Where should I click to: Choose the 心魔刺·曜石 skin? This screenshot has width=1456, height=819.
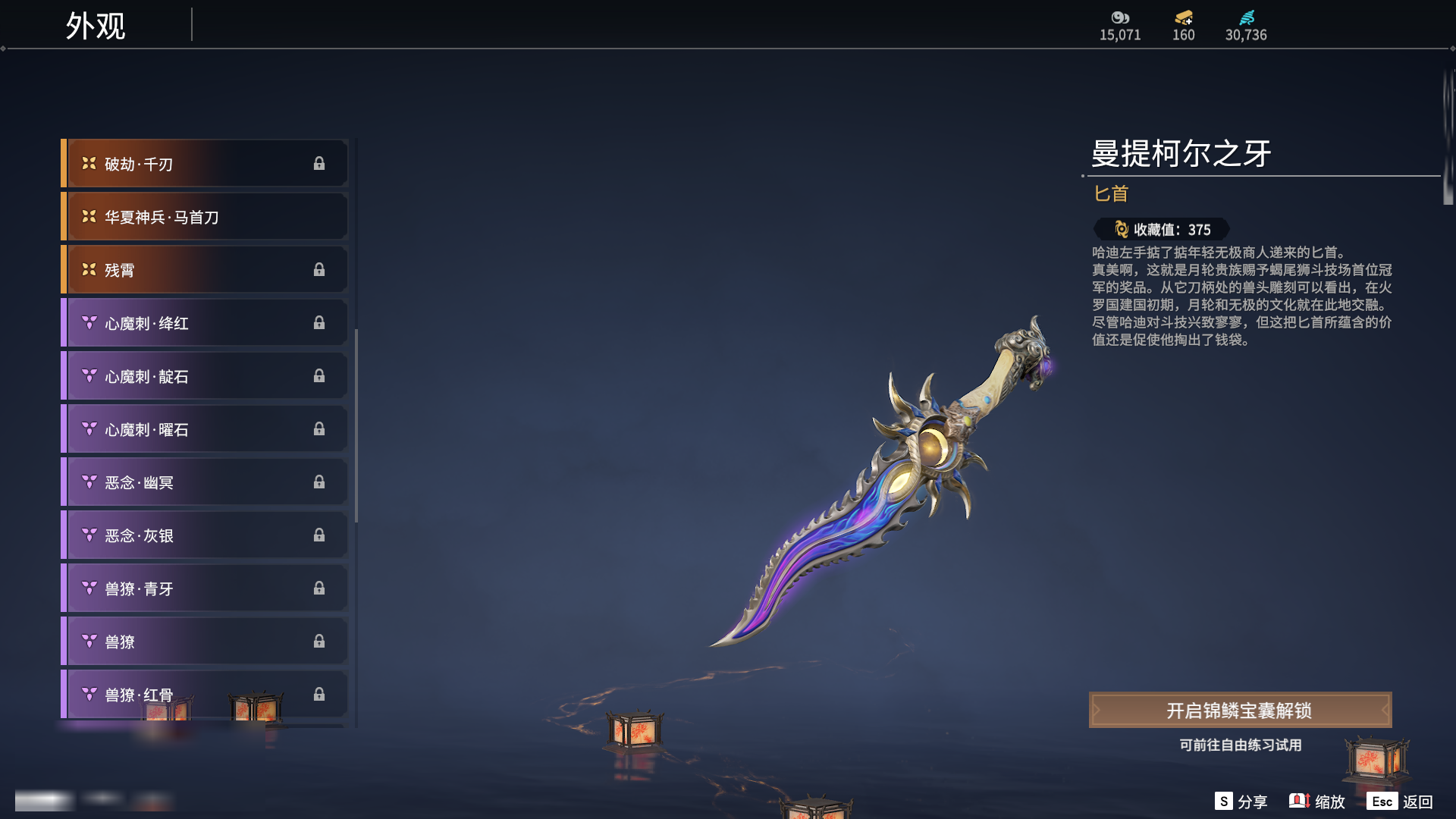(206, 429)
